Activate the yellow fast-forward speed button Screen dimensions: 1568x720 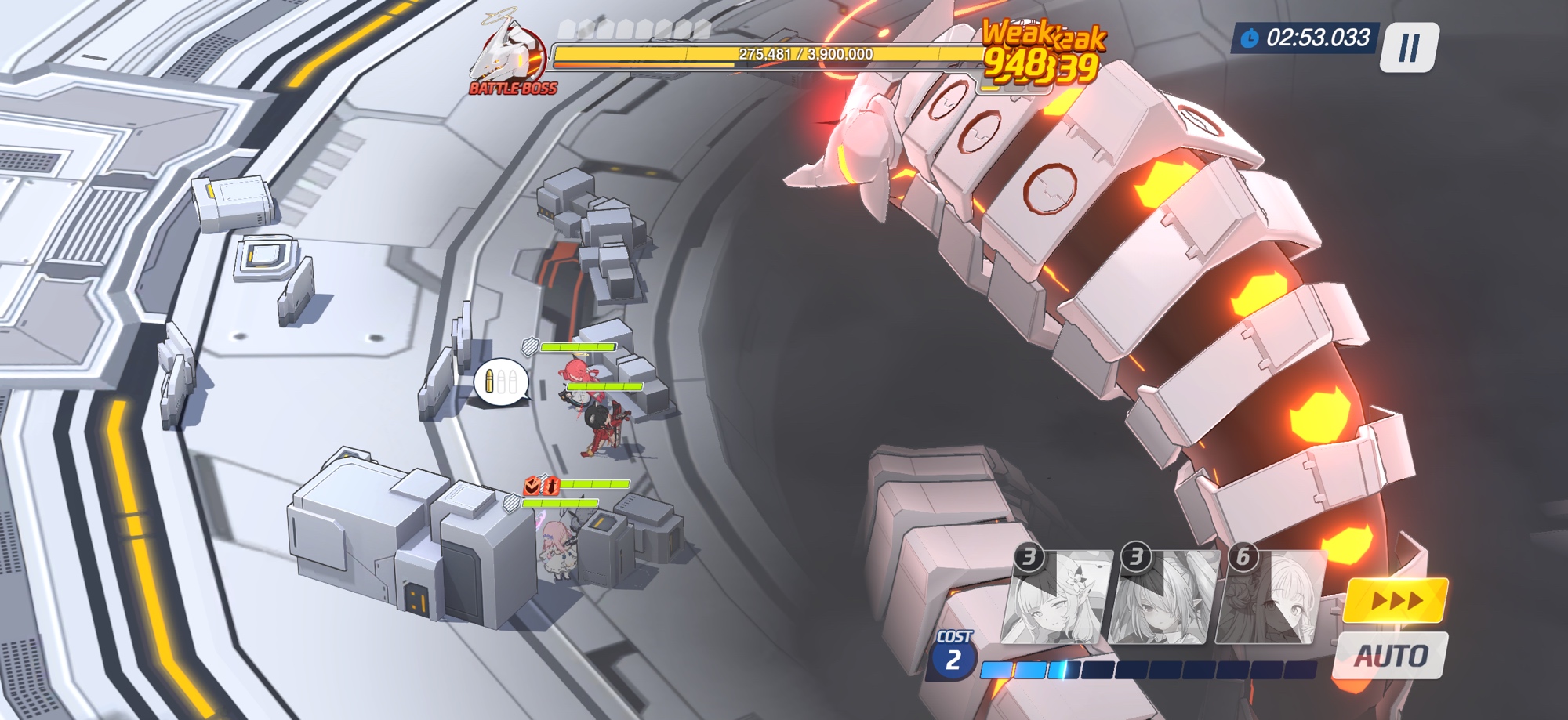tap(1396, 600)
